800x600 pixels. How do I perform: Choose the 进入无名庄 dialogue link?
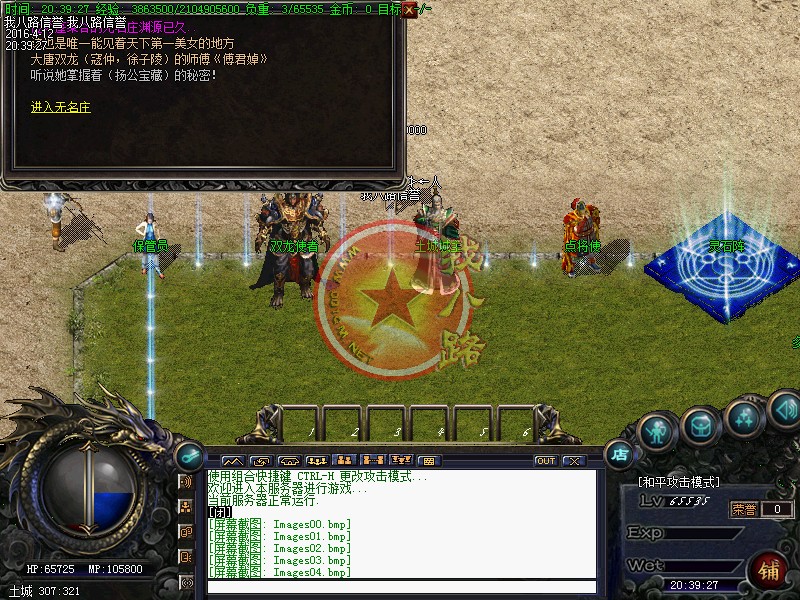(x=60, y=107)
